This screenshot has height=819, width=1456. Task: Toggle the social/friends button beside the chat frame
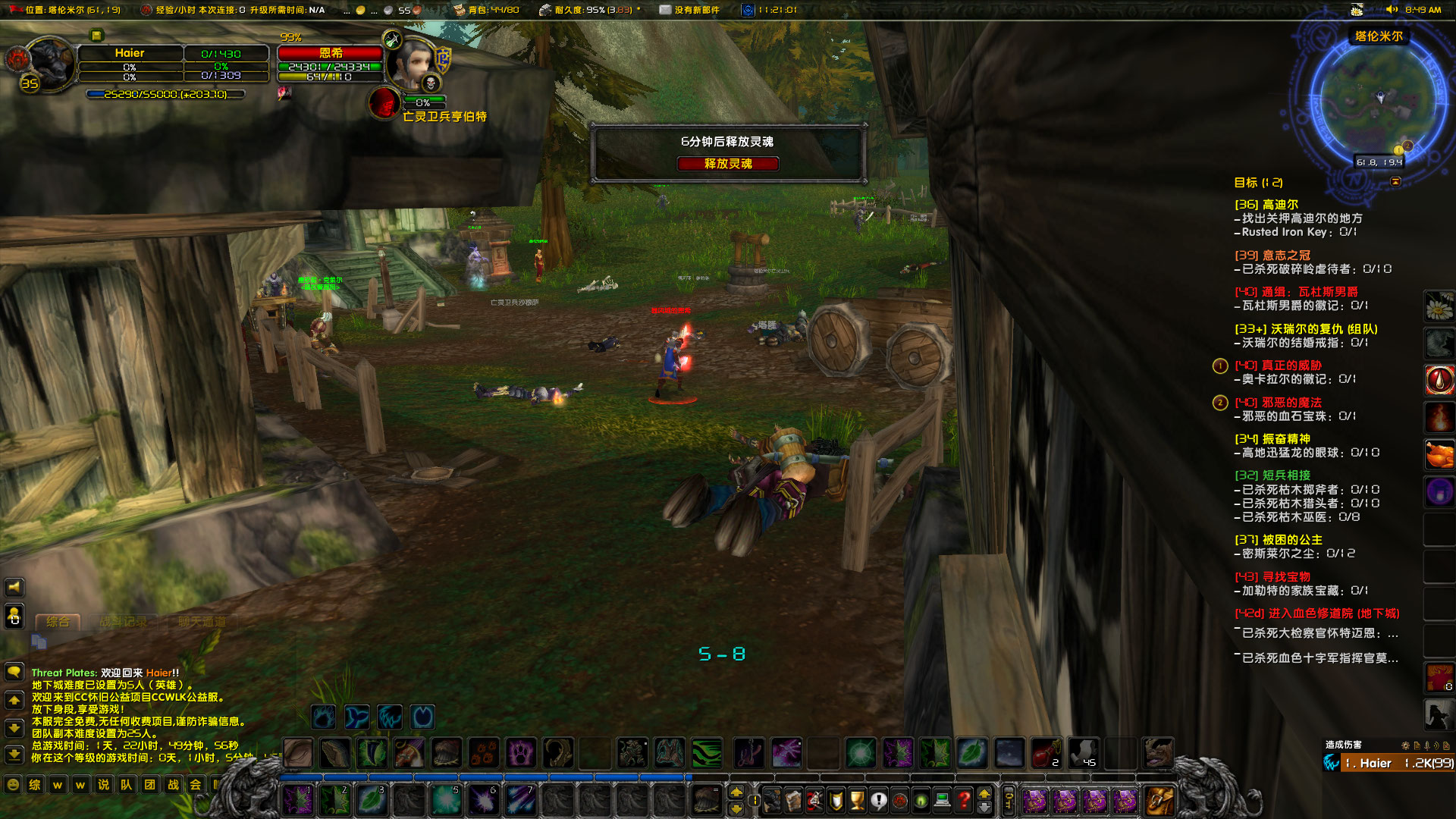(x=14, y=616)
